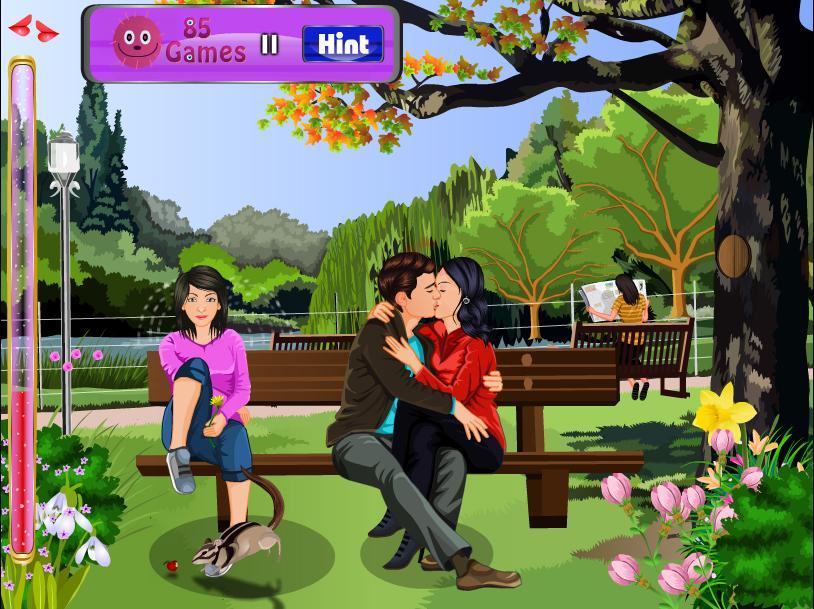The image size is (814, 609).
Task: Click the blue Hint button
Action: click(343, 44)
